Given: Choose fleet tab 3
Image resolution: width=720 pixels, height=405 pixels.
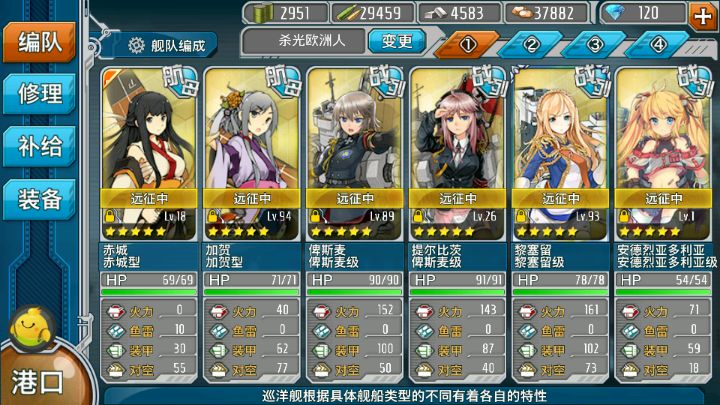Looking at the screenshot, I should 595,44.
